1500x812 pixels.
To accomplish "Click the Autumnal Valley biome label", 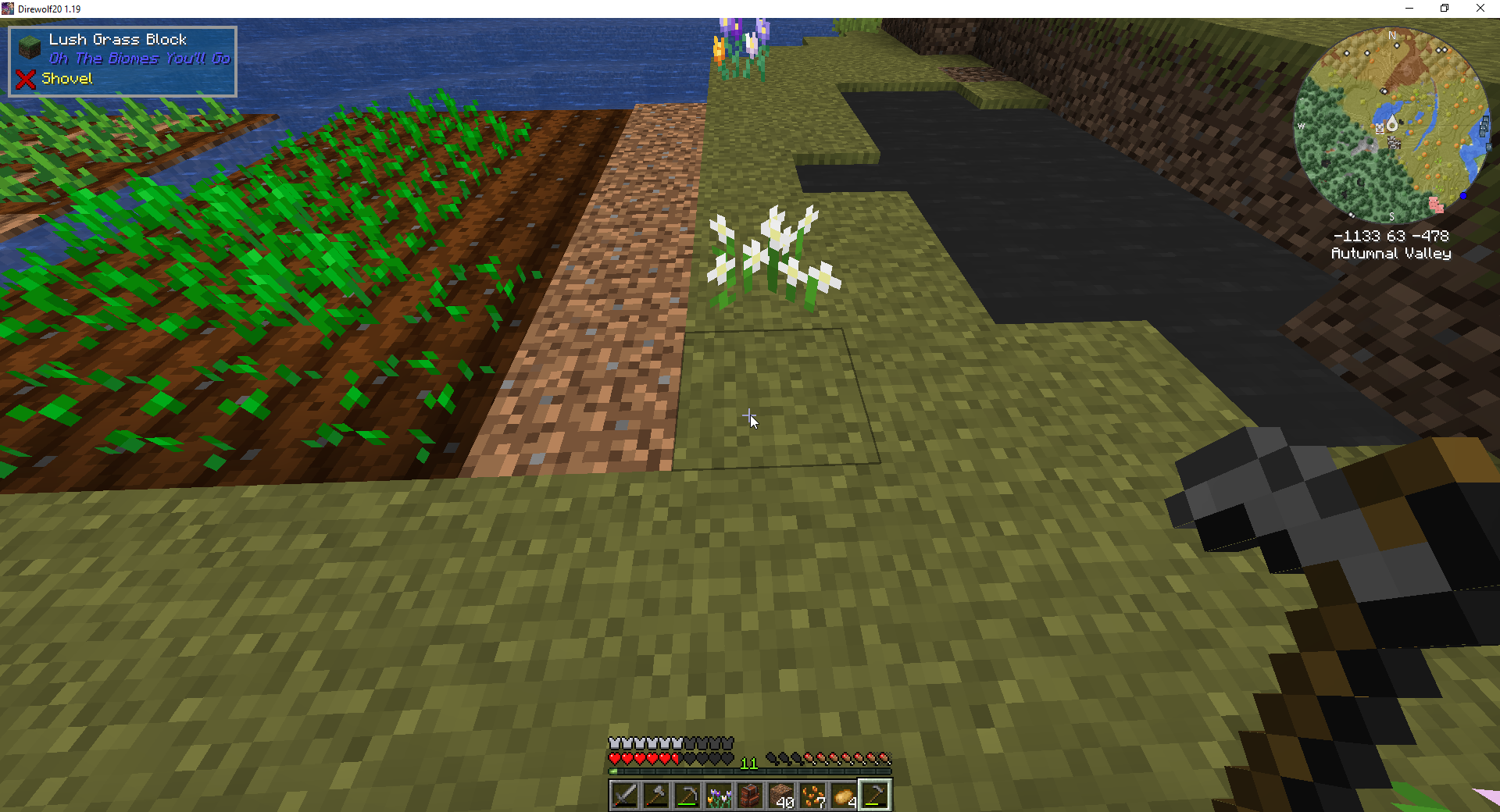I will point(1391,253).
